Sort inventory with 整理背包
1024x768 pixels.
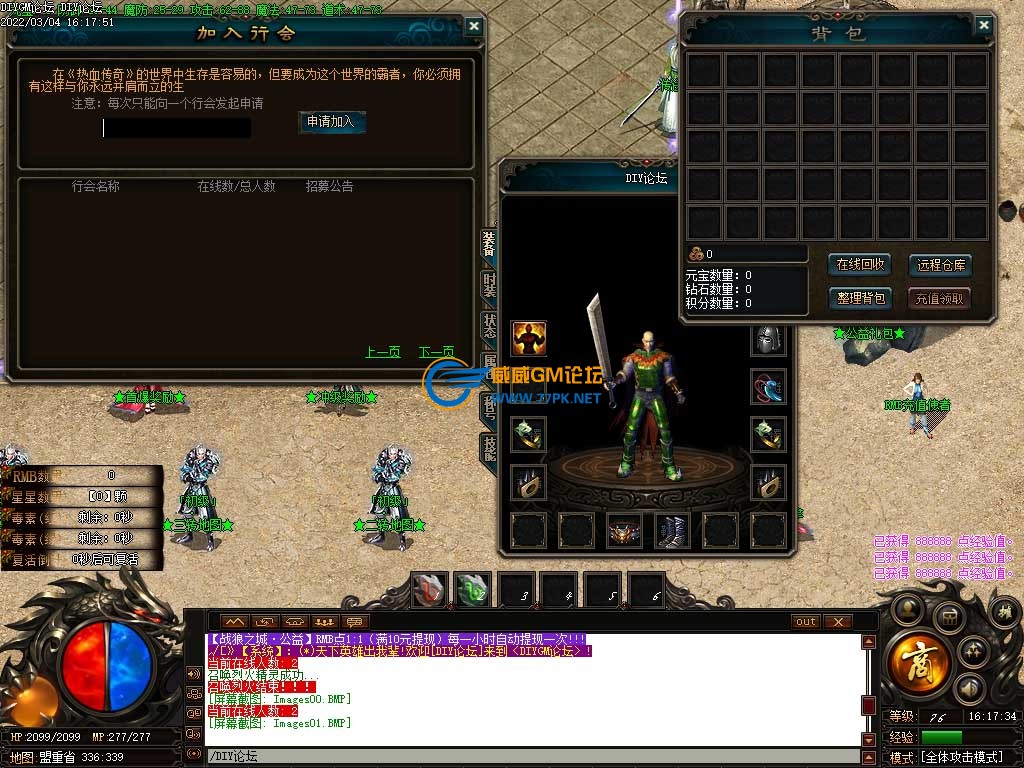pos(860,298)
